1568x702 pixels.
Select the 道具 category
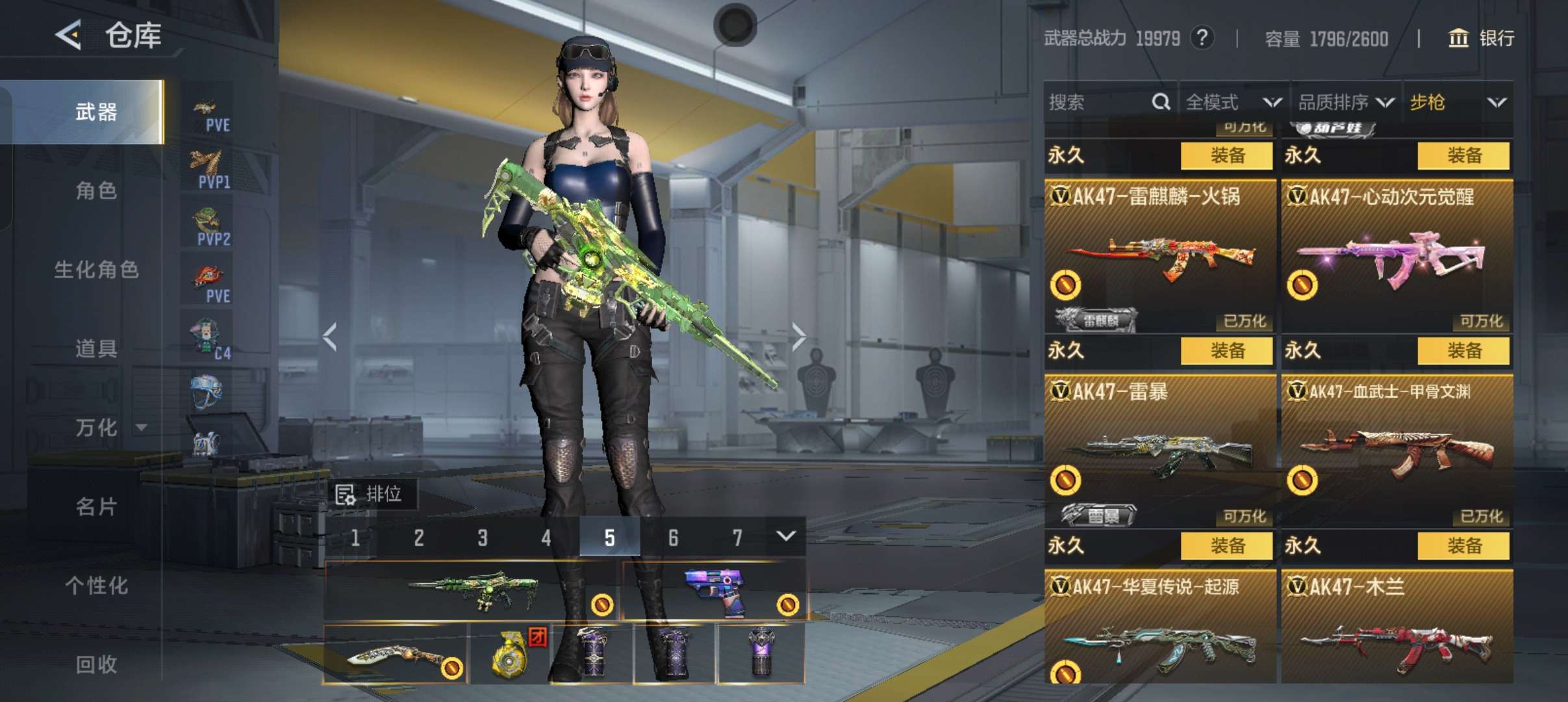(x=96, y=348)
